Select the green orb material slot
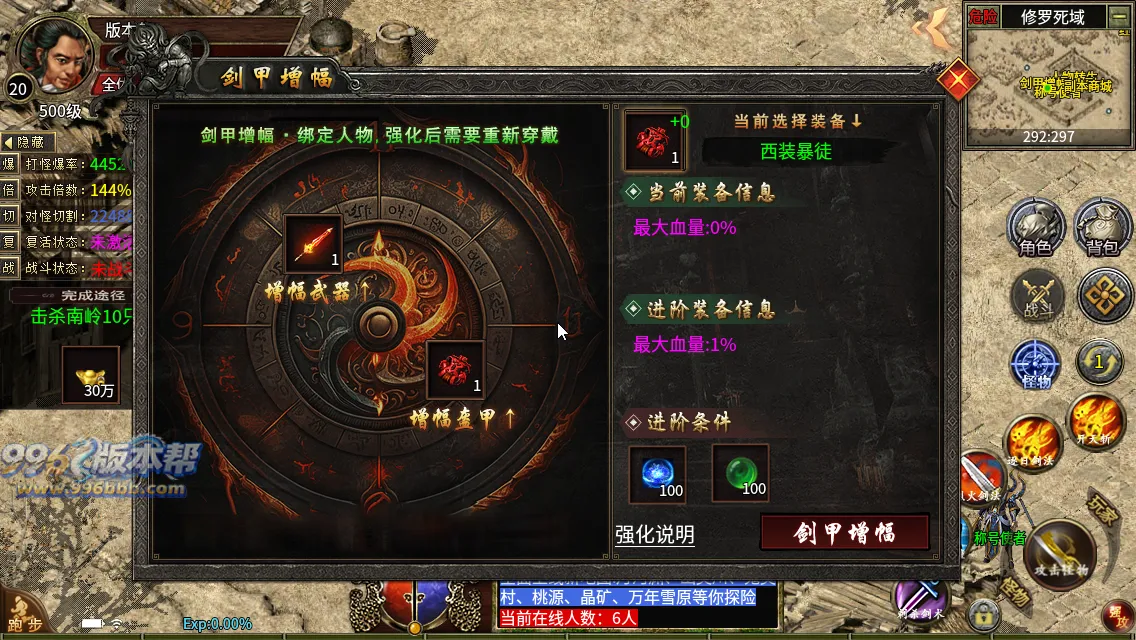1136x640 pixels. tap(740, 473)
